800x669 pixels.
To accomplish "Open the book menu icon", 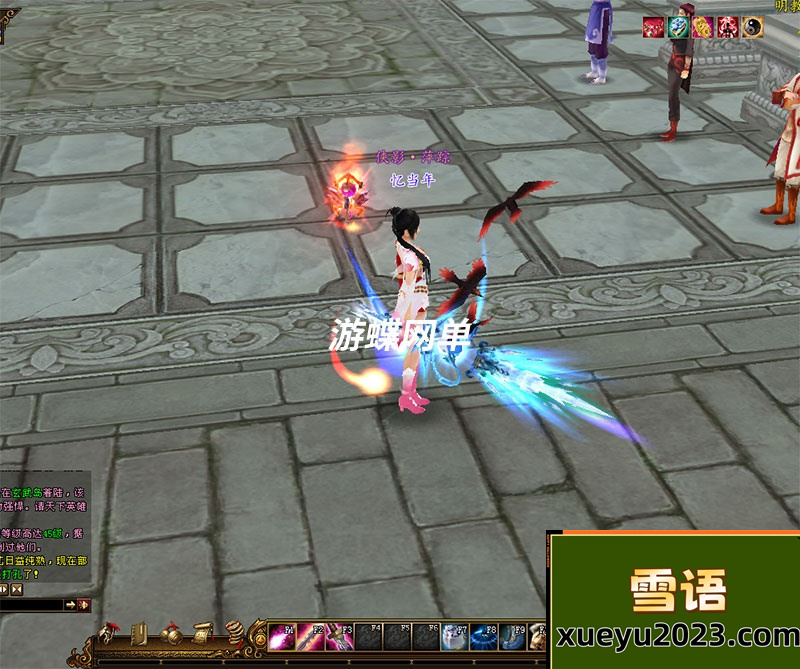I will 140,634.
